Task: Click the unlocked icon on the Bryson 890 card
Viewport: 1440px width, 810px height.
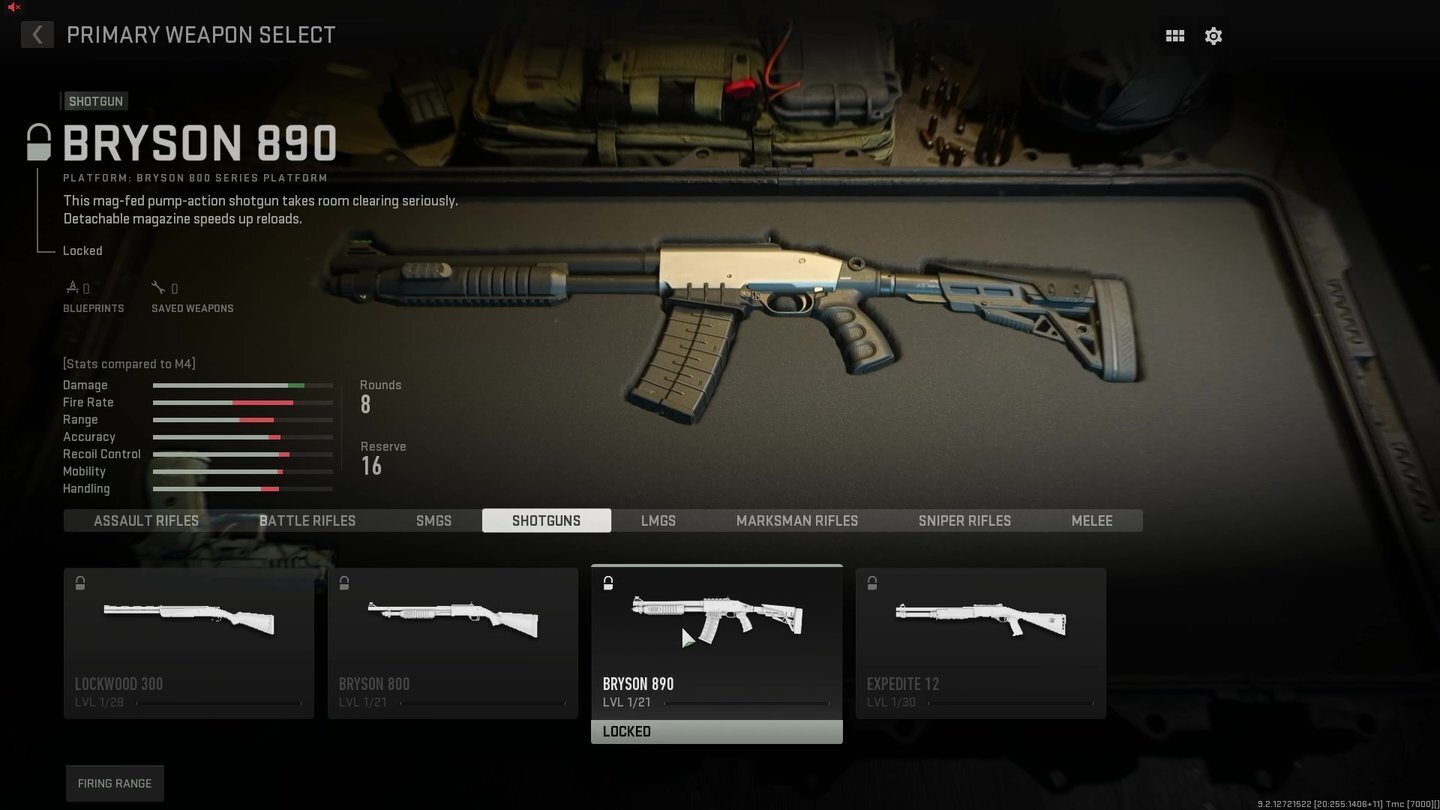Action: [x=608, y=582]
